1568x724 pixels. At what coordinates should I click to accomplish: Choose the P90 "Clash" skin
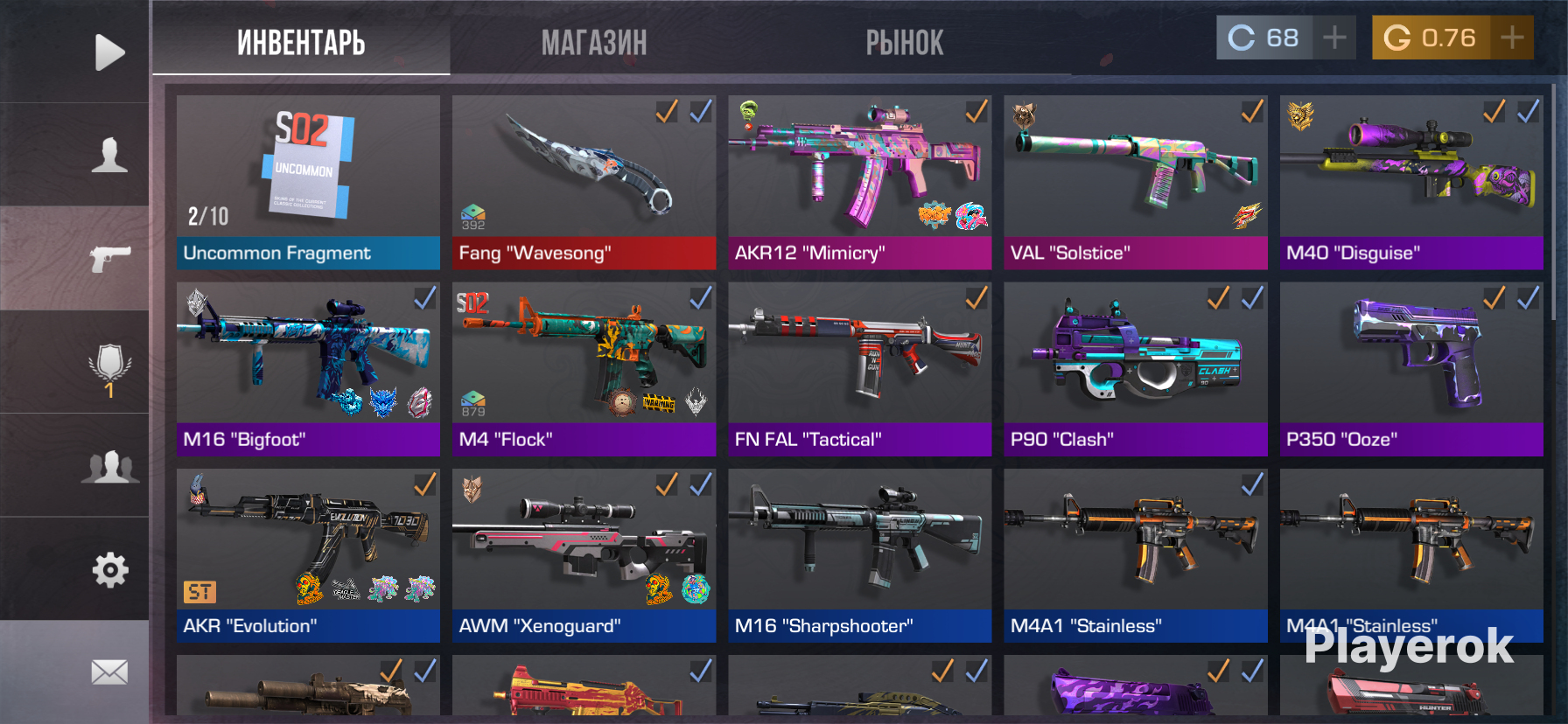[1135, 368]
